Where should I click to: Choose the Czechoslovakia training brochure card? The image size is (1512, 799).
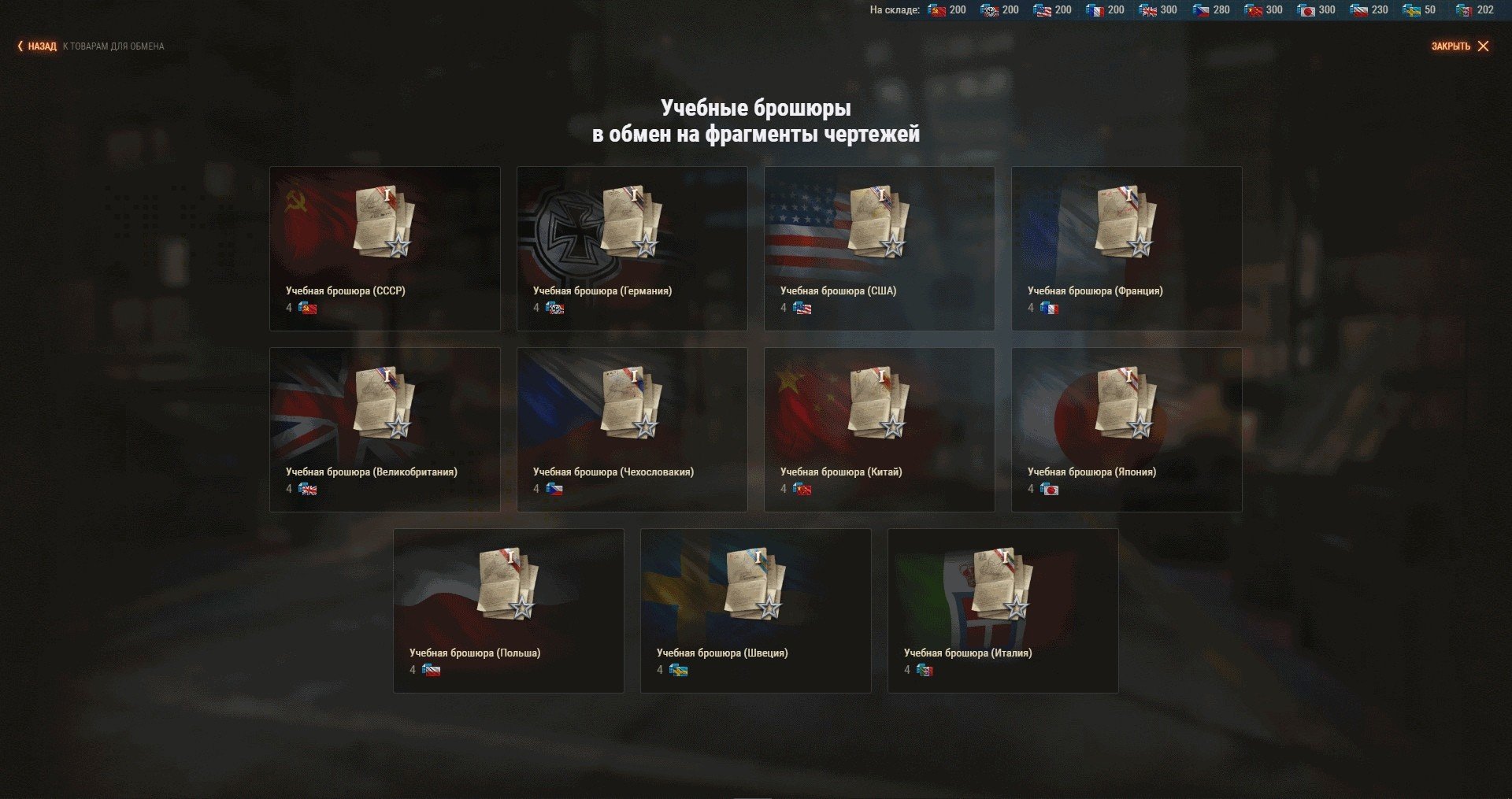pyautogui.click(x=632, y=429)
